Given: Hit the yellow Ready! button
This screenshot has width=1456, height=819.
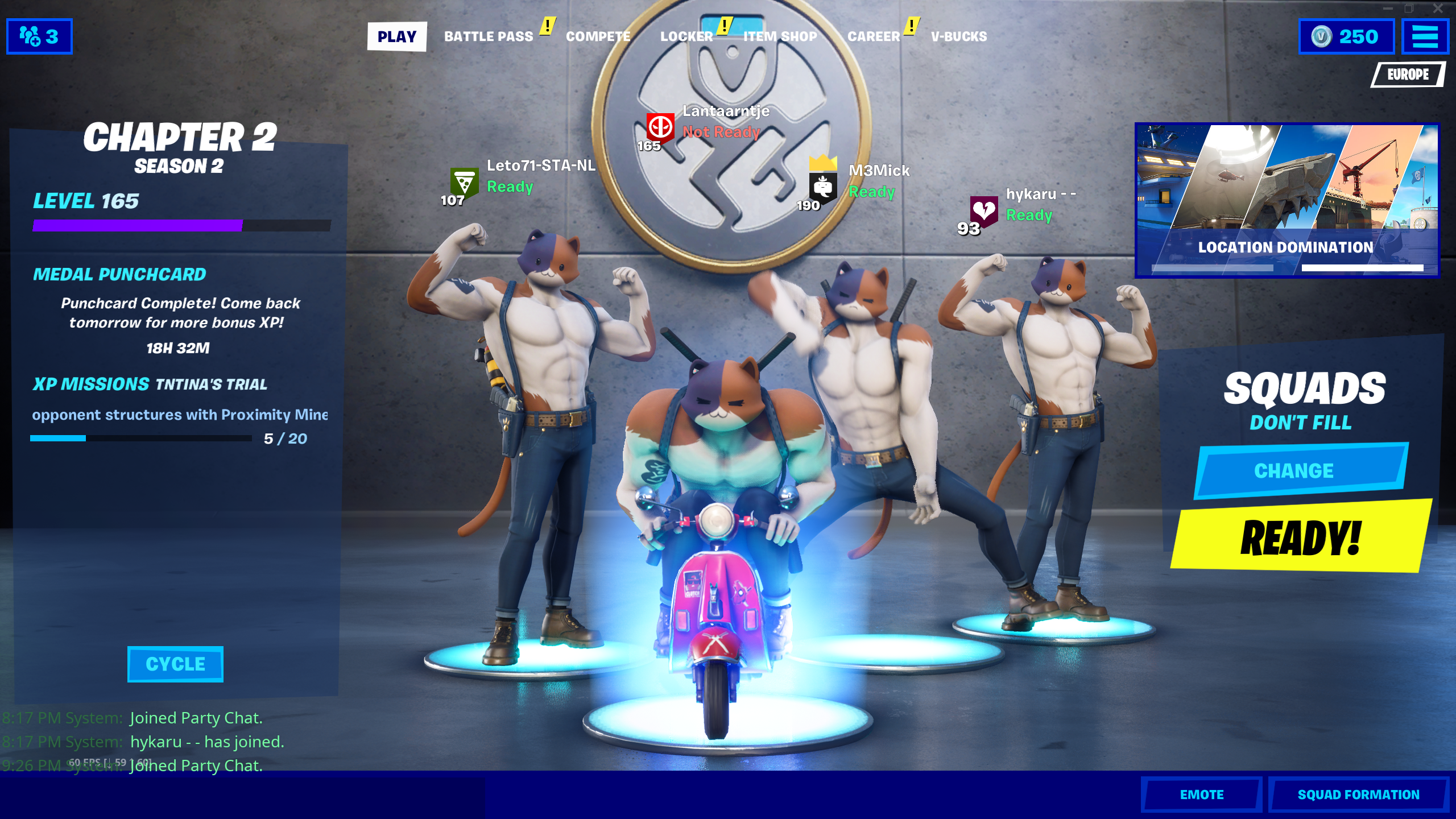Looking at the screenshot, I should click(x=1300, y=537).
